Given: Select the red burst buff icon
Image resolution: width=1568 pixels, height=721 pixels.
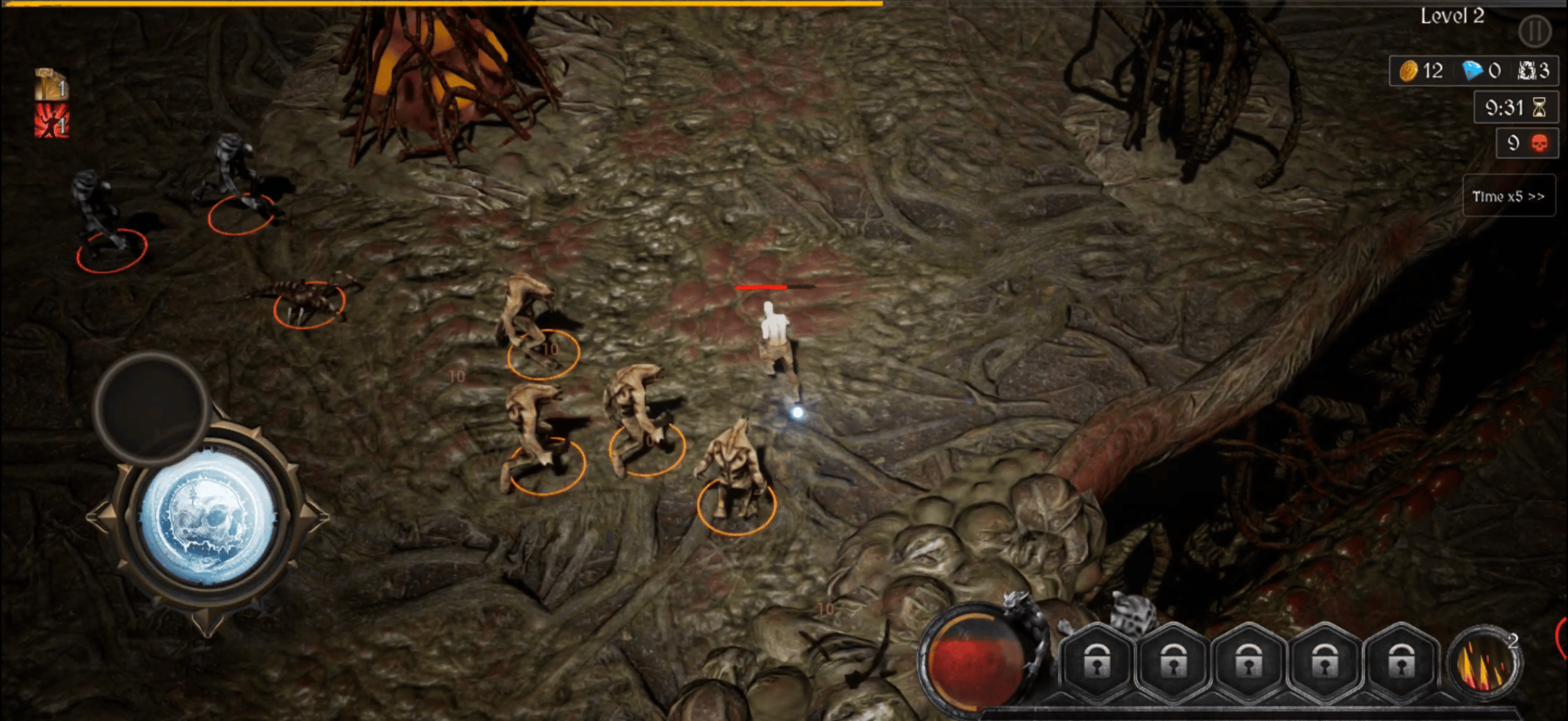Looking at the screenshot, I should [51, 121].
